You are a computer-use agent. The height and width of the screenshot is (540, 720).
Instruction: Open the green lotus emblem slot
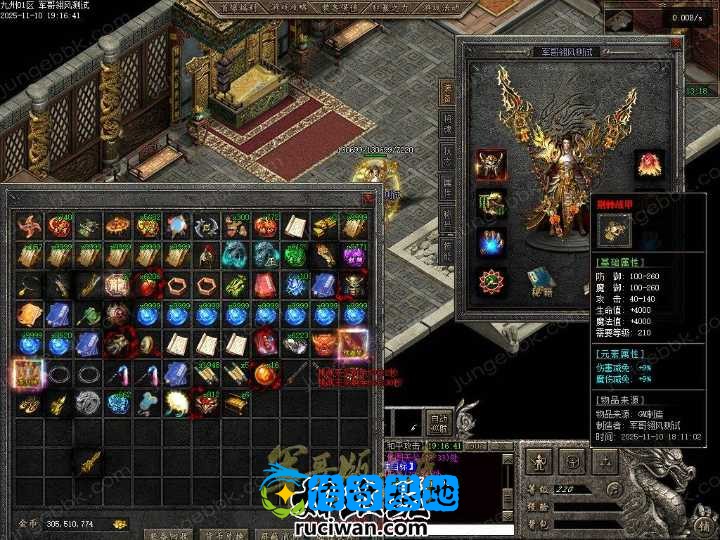coord(490,280)
